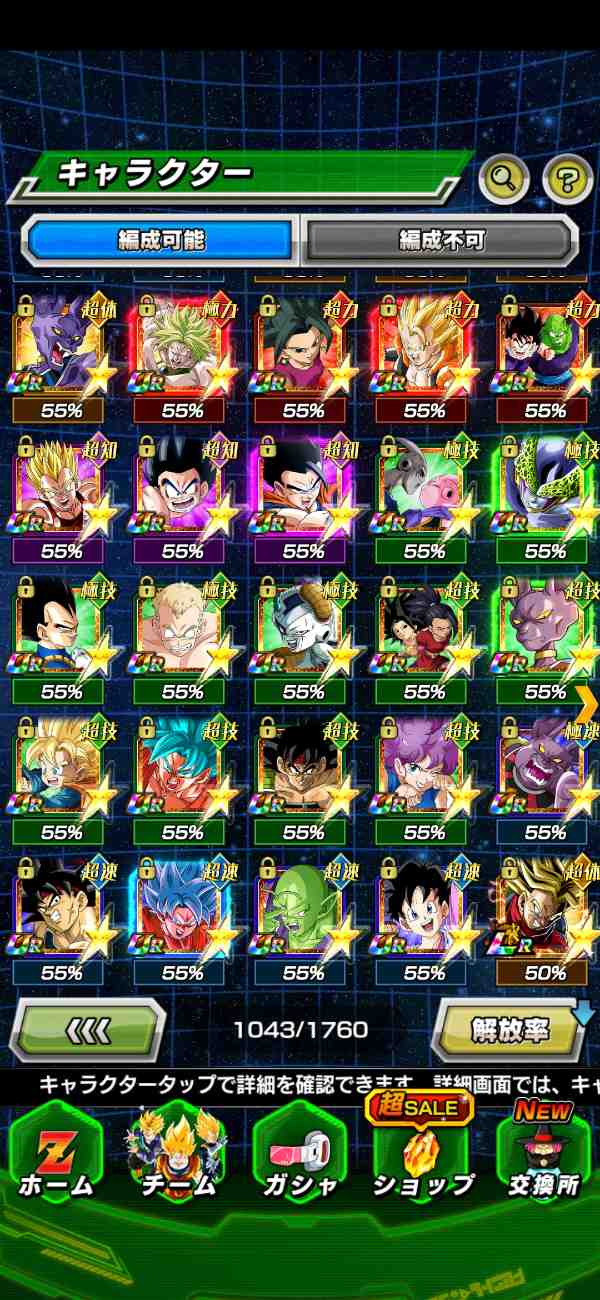Open the magnifying glass search button
This screenshot has width=600, height=1300.
504,180
